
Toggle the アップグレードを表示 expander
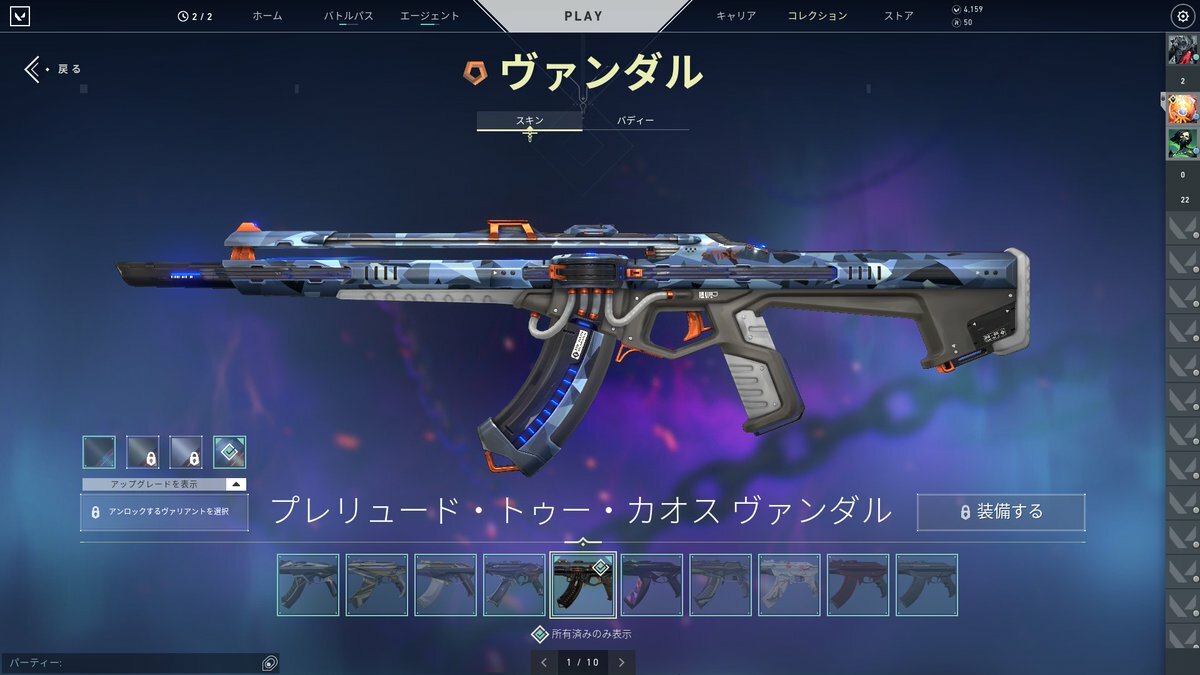(x=164, y=484)
